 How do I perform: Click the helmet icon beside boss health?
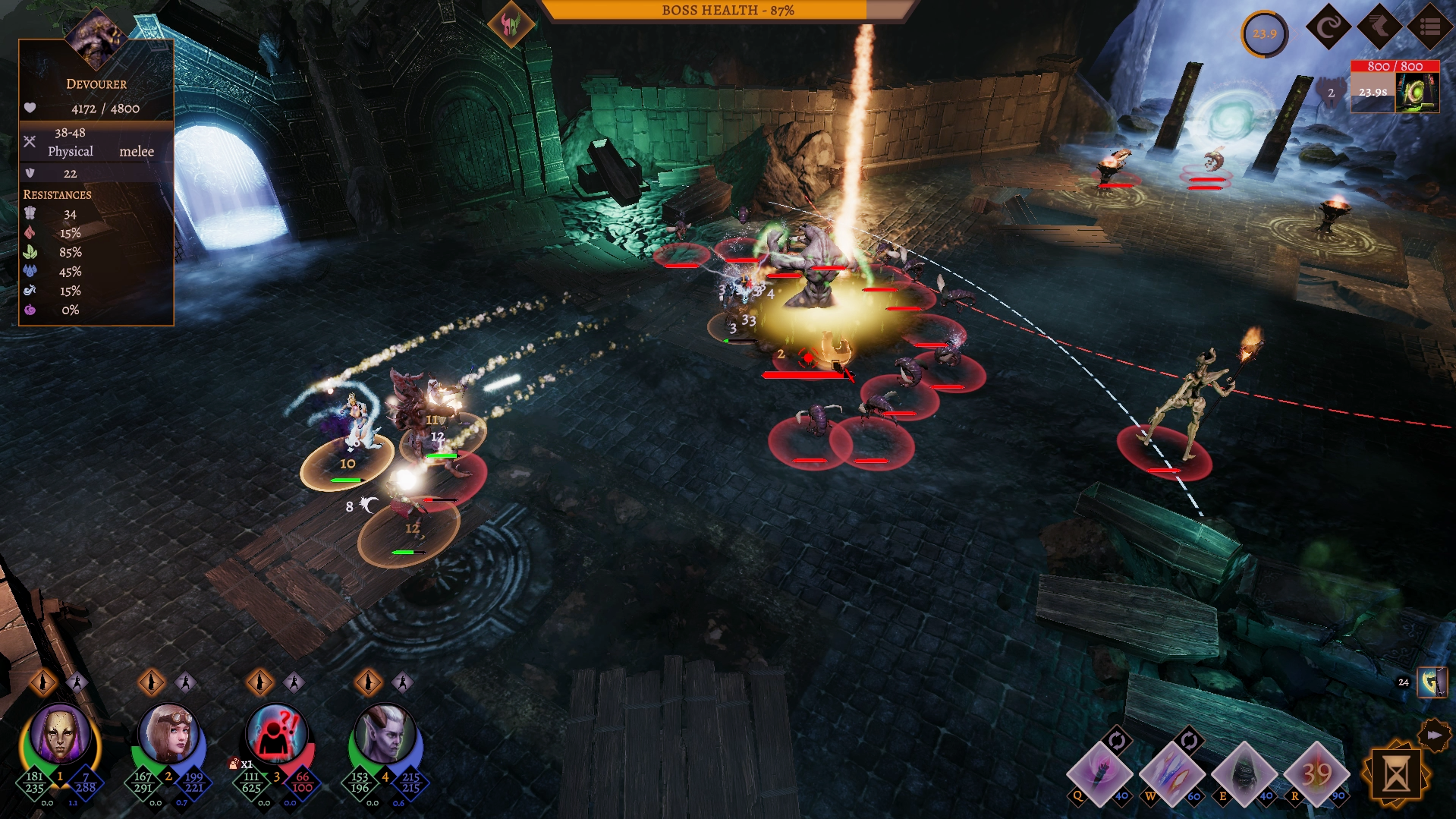point(510,24)
